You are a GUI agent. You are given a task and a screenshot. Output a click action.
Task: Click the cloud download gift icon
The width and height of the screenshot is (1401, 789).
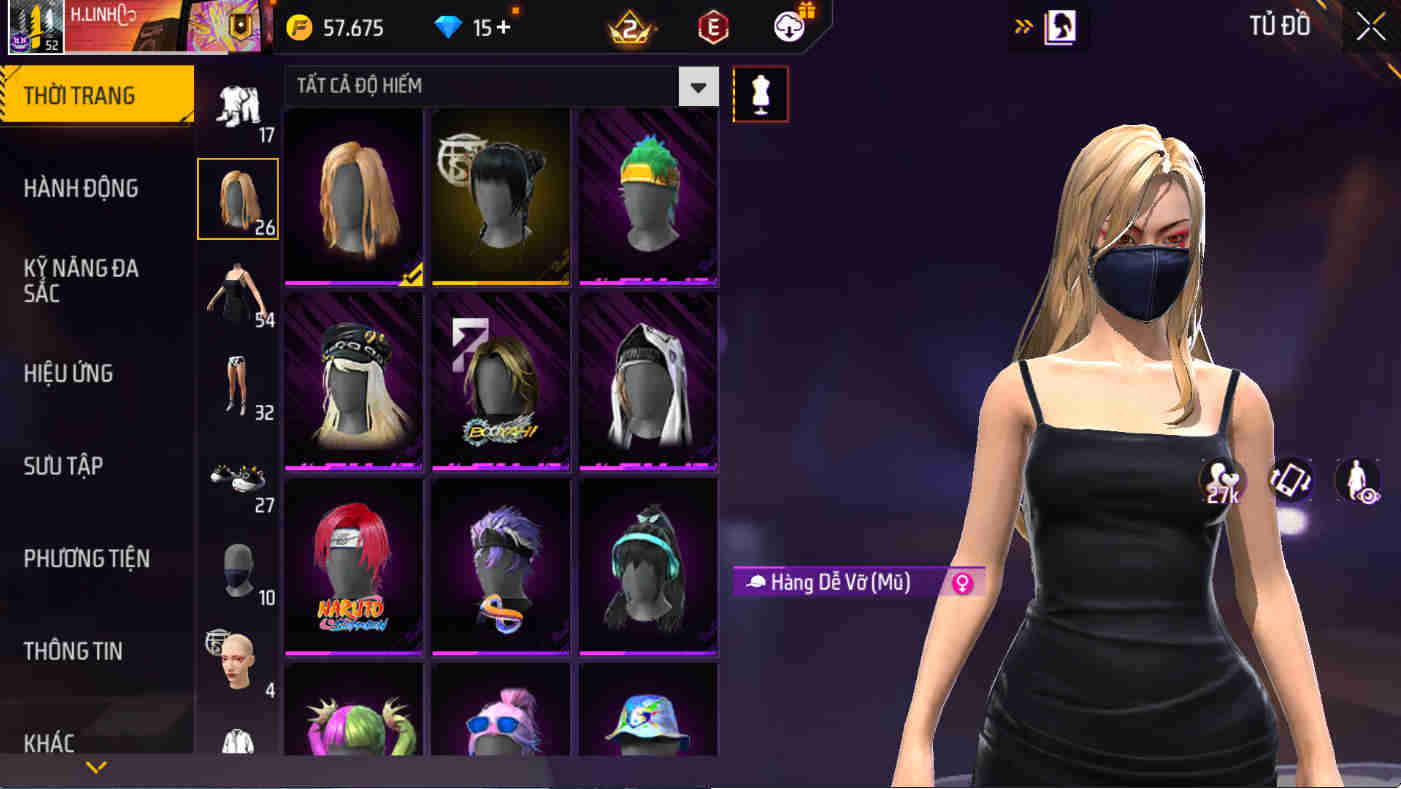[x=789, y=27]
